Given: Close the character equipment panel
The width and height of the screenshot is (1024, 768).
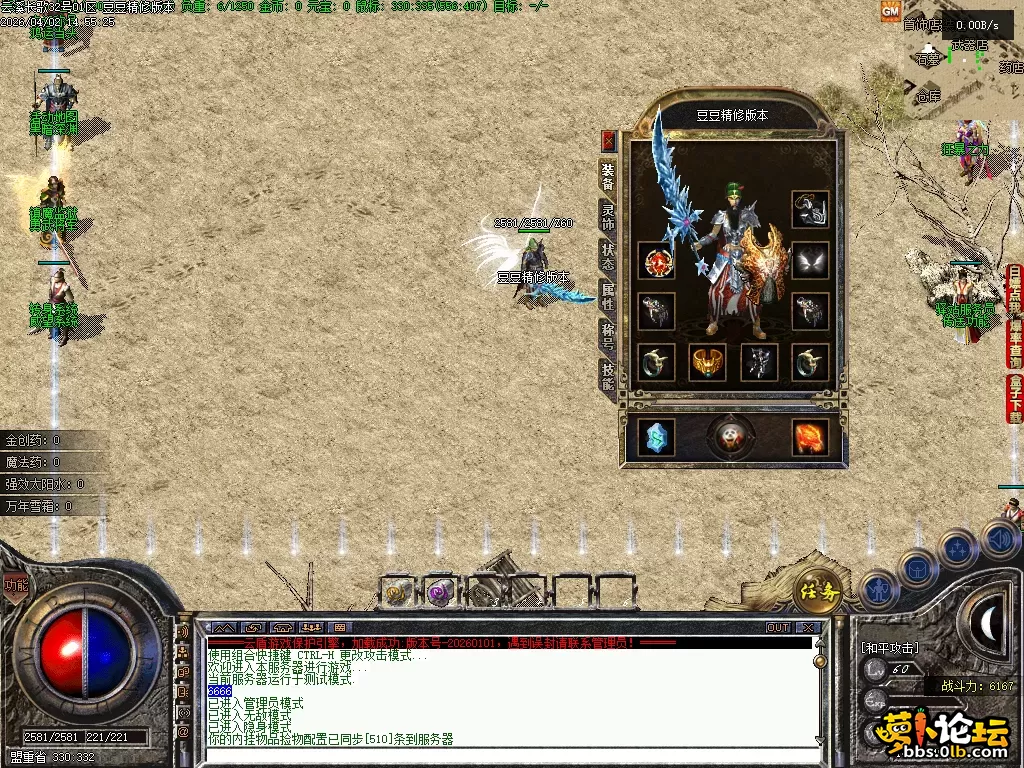Looking at the screenshot, I should pyautogui.click(x=607, y=141).
